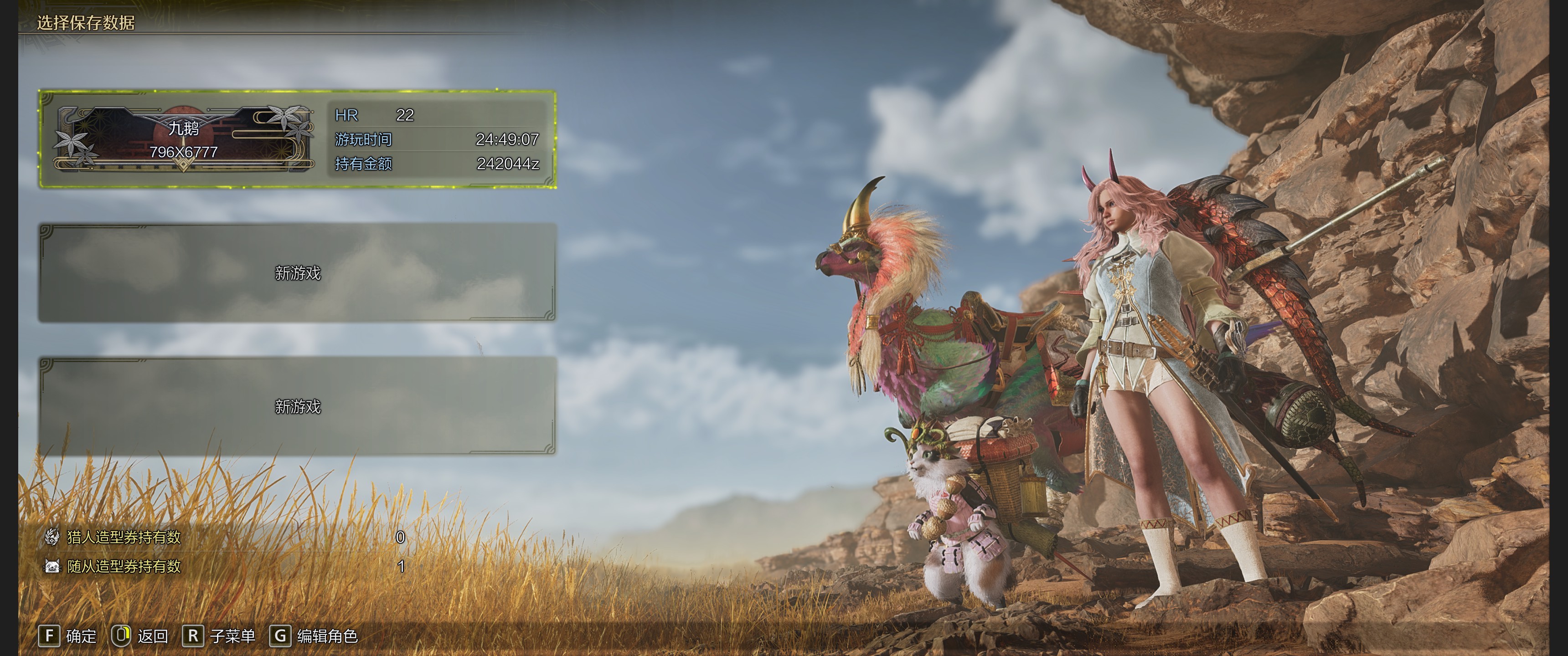Select the 九鹅 HR 22 save file
The height and width of the screenshot is (656, 1568).
(x=298, y=139)
